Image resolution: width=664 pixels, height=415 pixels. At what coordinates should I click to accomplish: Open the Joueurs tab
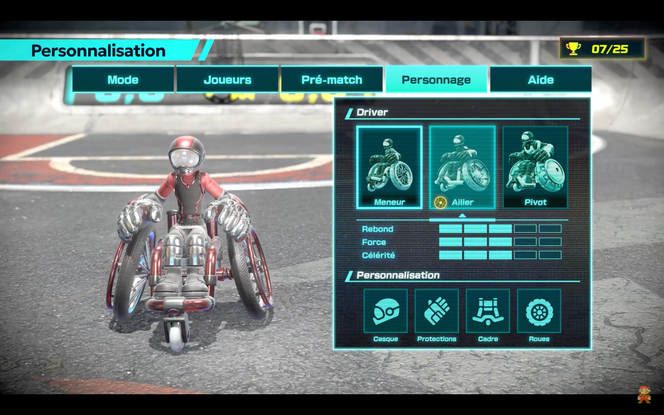point(227,80)
